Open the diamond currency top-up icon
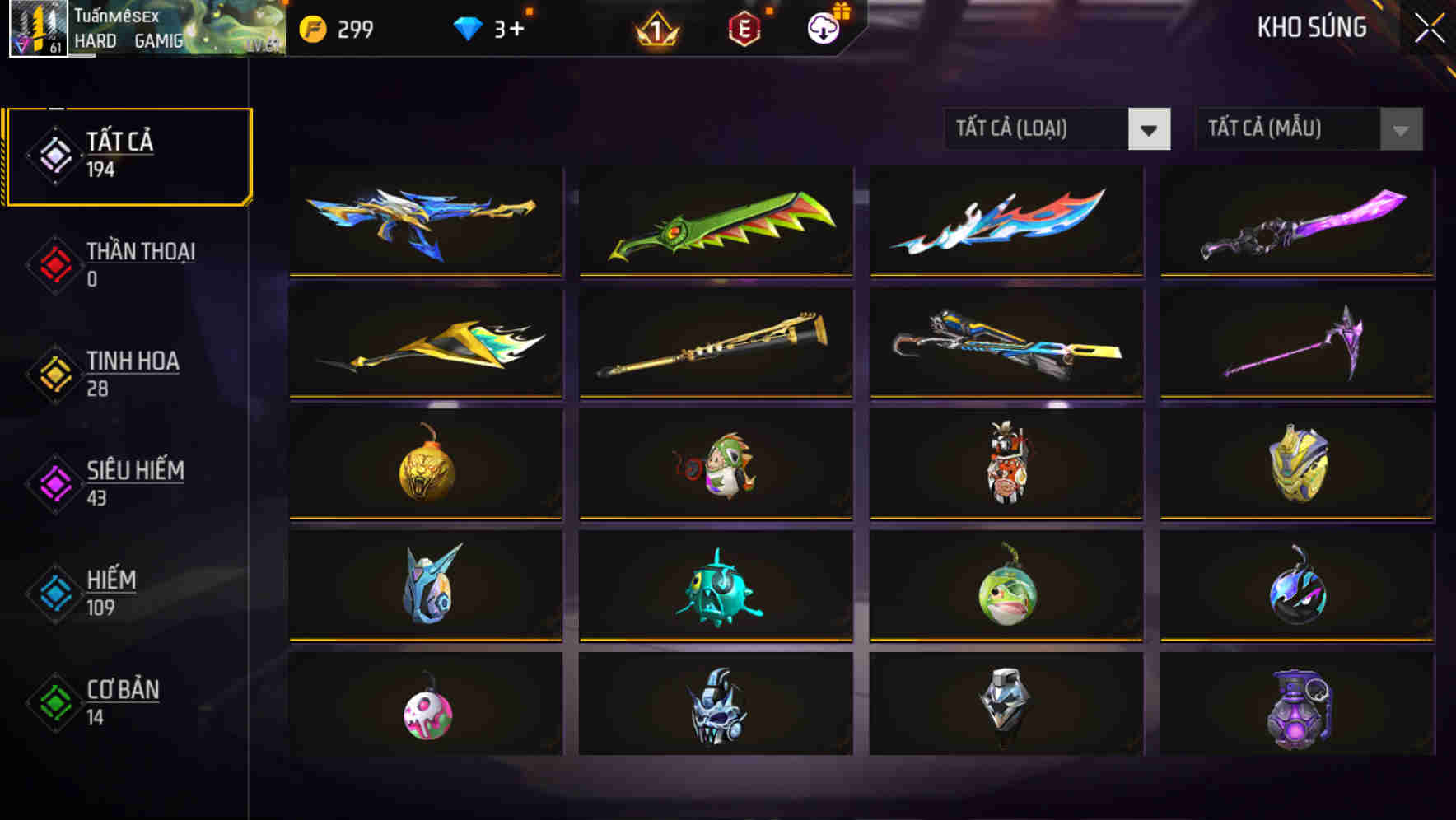The height and width of the screenshot is (820, 1456). tap(469, 27)
